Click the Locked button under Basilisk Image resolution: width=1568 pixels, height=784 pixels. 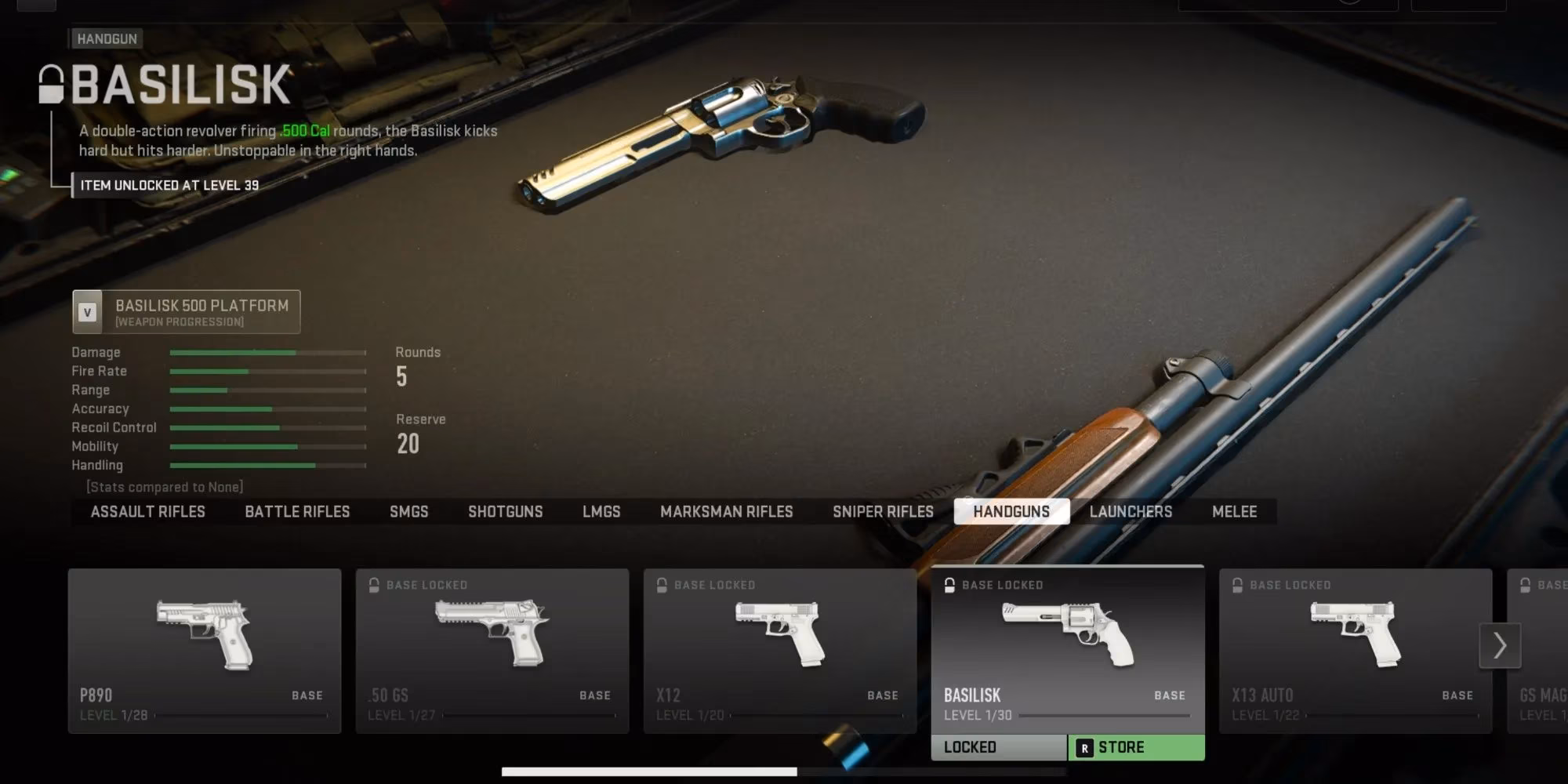point(998,748)
